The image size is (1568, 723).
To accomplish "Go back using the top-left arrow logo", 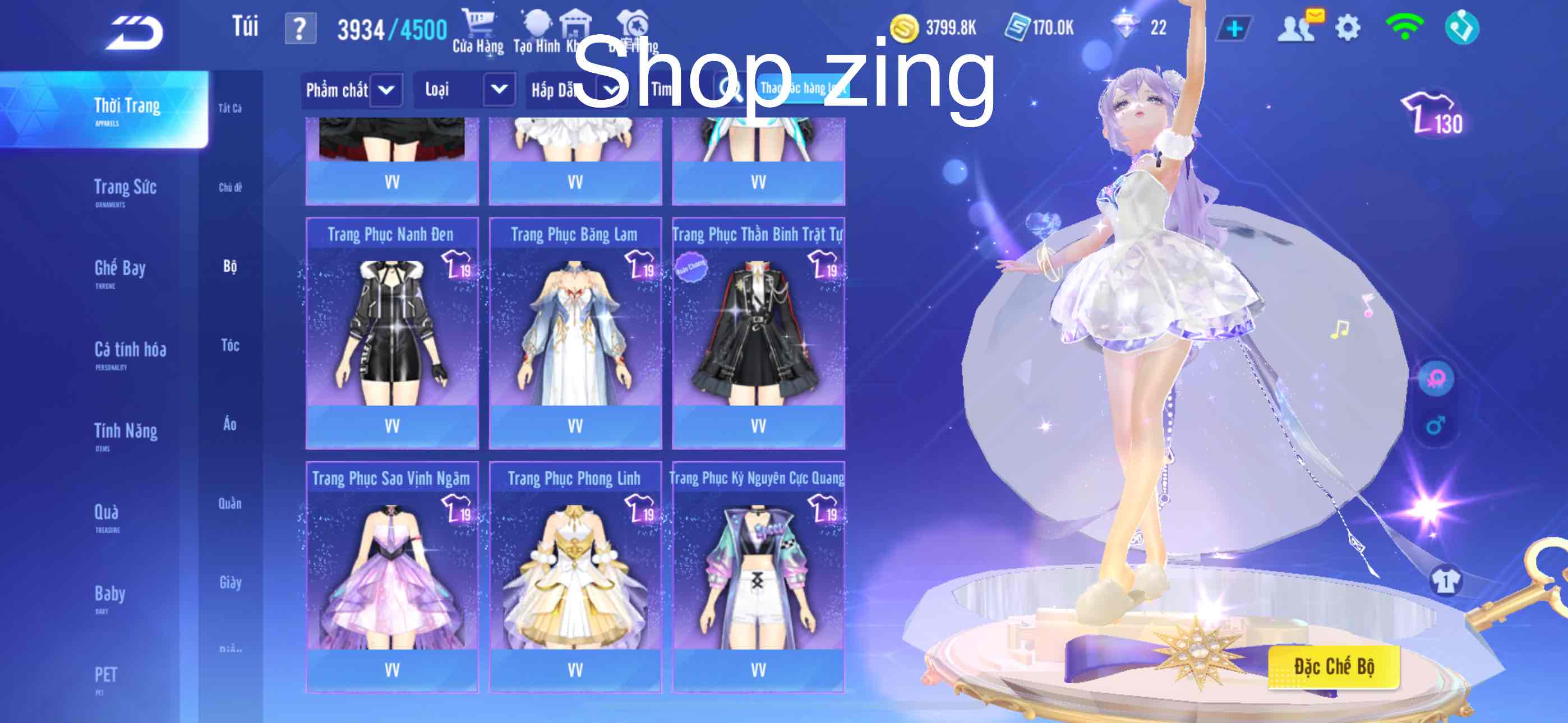I will 135,33.
